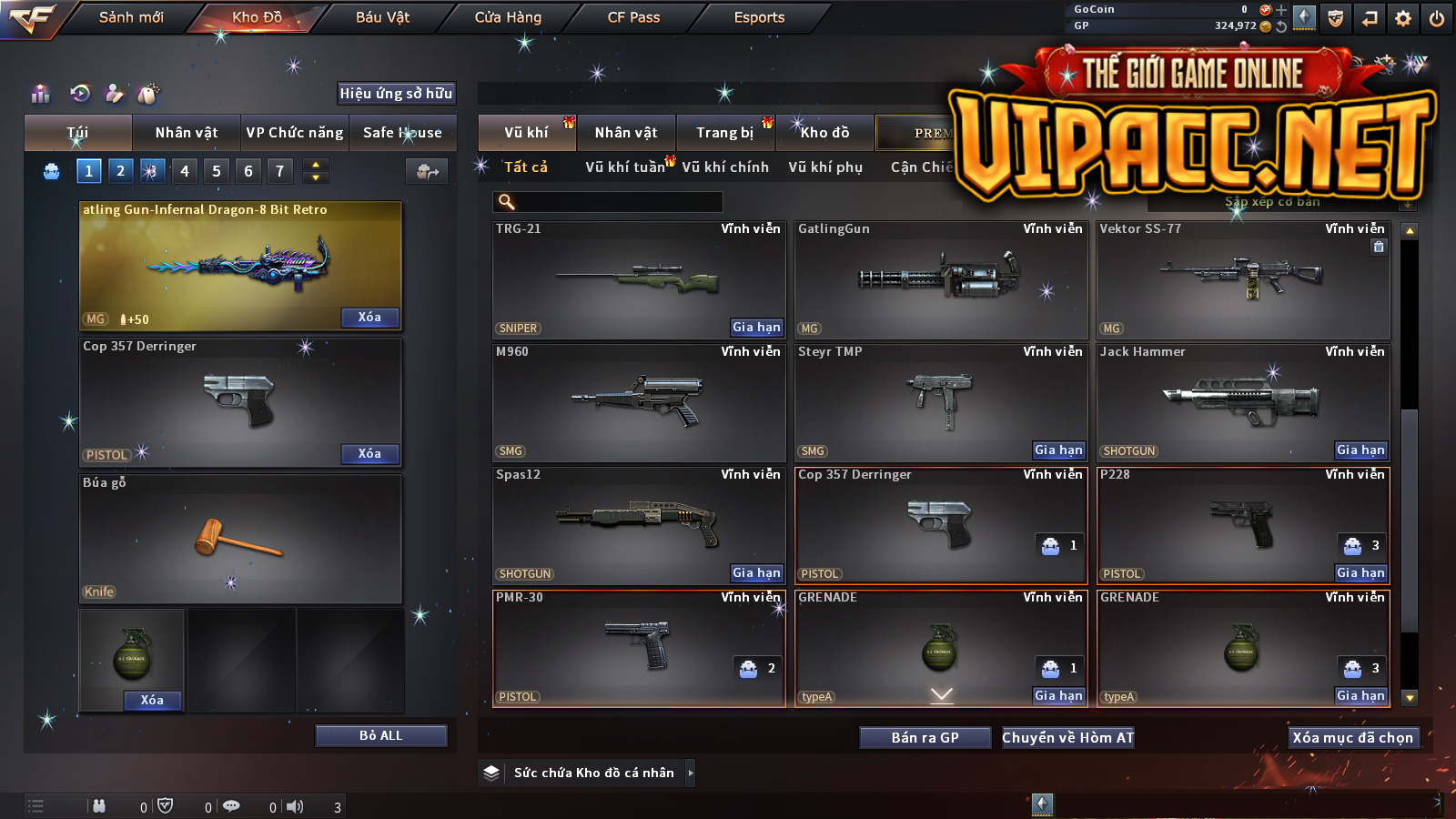
Task: Switch to Safe House tab
Action: [x=402, y=133]
